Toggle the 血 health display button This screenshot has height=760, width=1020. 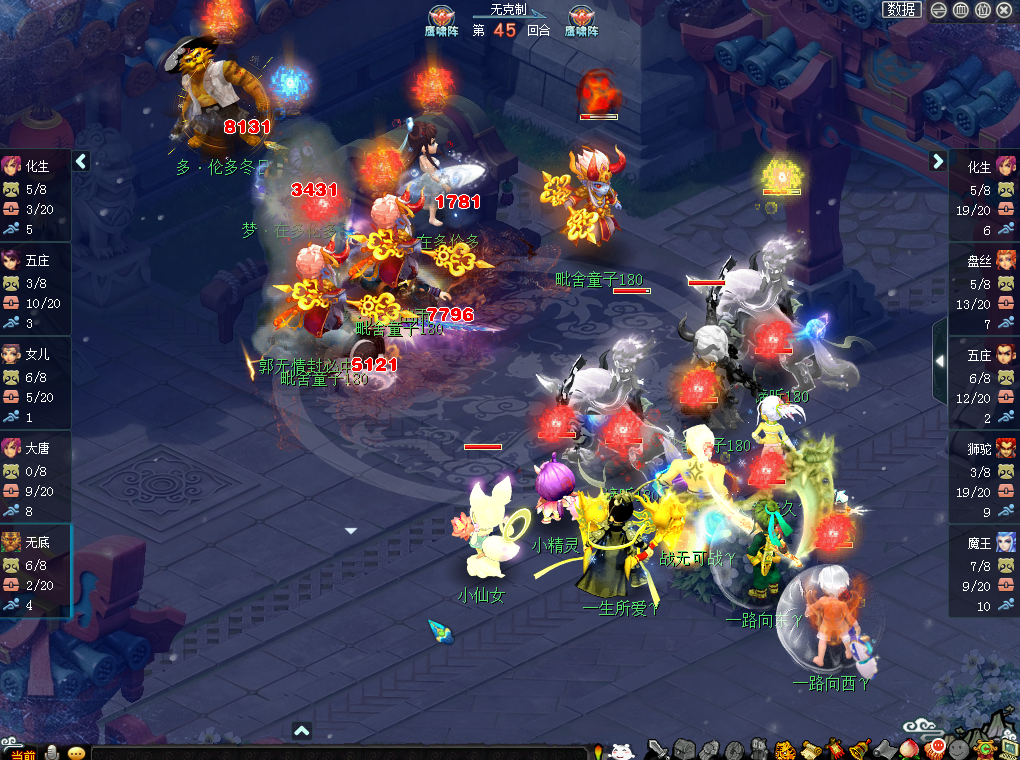(x=961, y=10)
